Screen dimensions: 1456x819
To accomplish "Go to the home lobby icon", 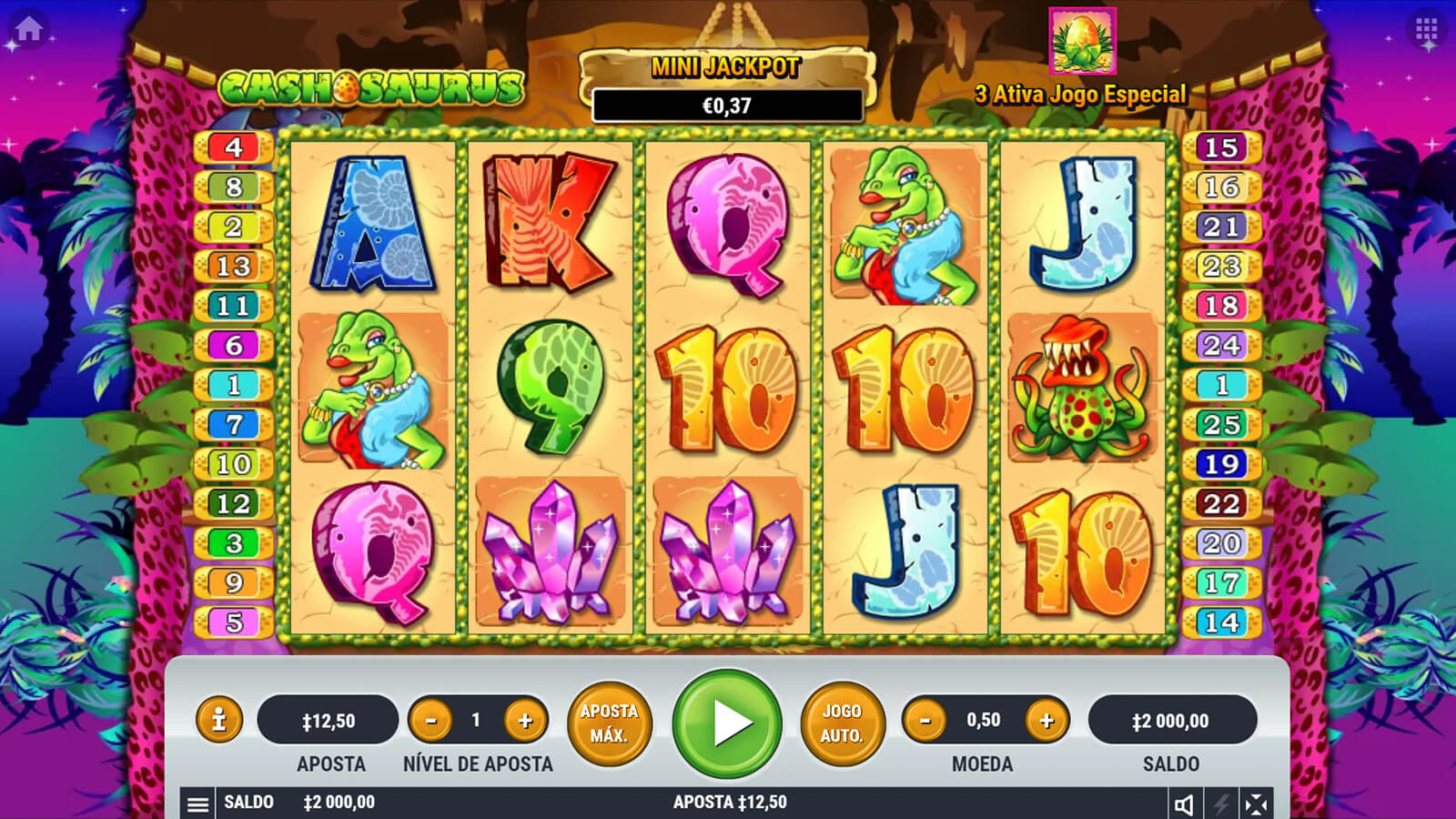I will [x=28, y=28].
